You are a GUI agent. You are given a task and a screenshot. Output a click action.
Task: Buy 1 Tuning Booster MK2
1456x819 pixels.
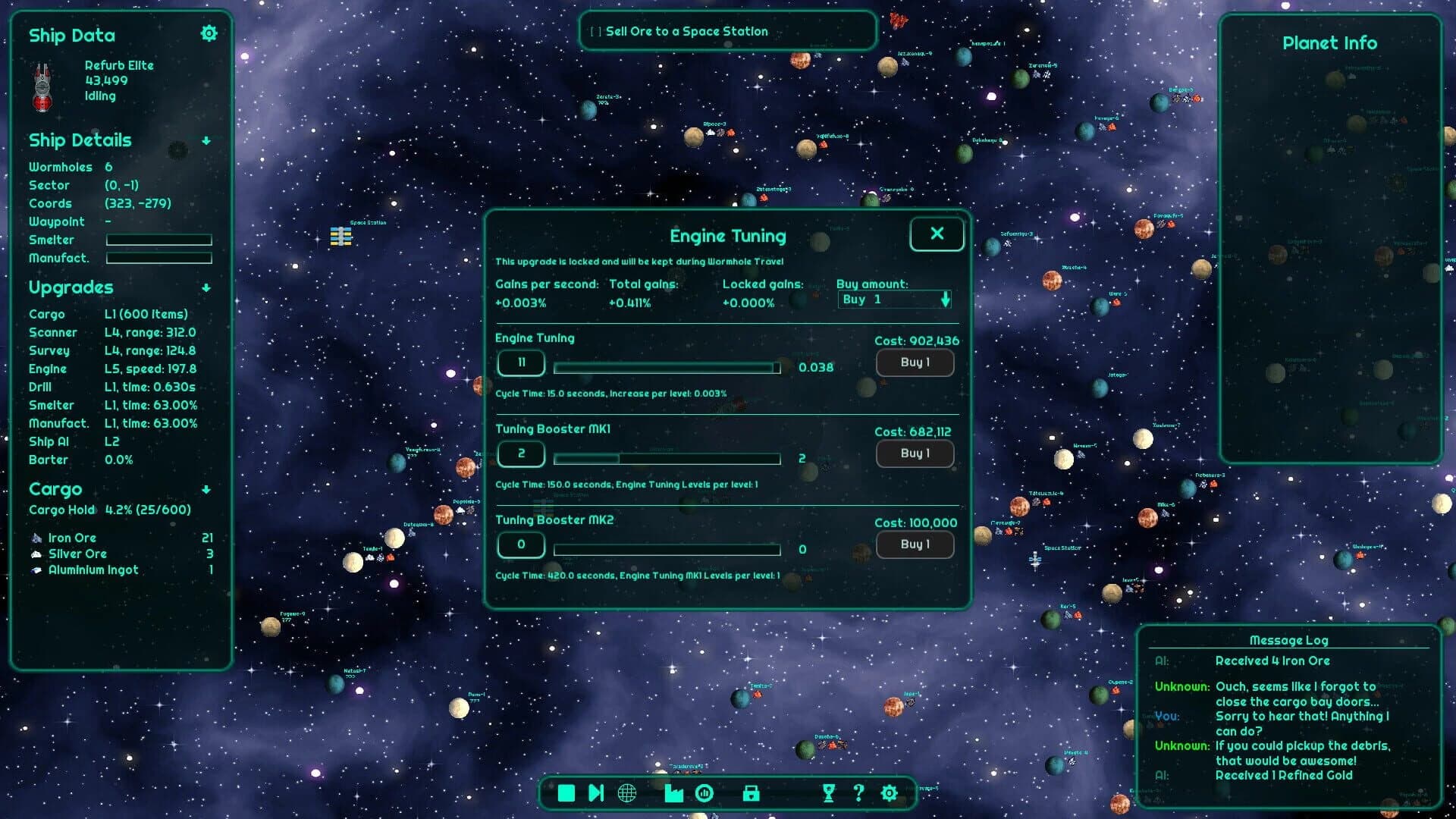coord(915,544)
